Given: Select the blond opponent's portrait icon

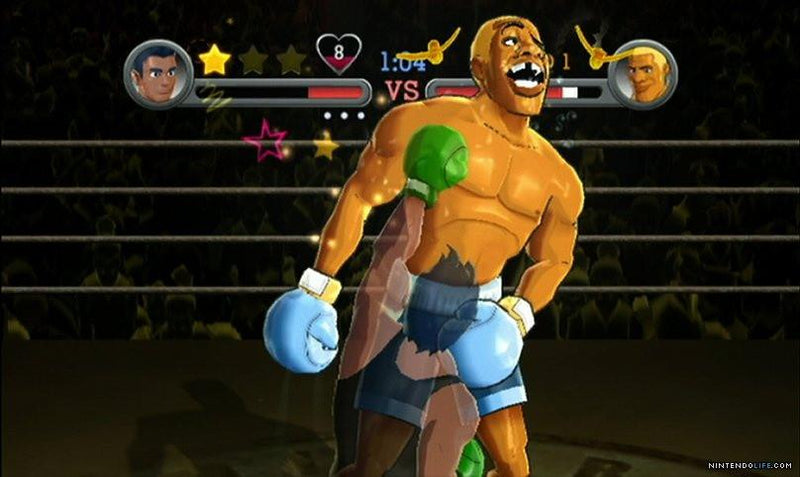Looking at the screenshot, I should tap(641, 73).
